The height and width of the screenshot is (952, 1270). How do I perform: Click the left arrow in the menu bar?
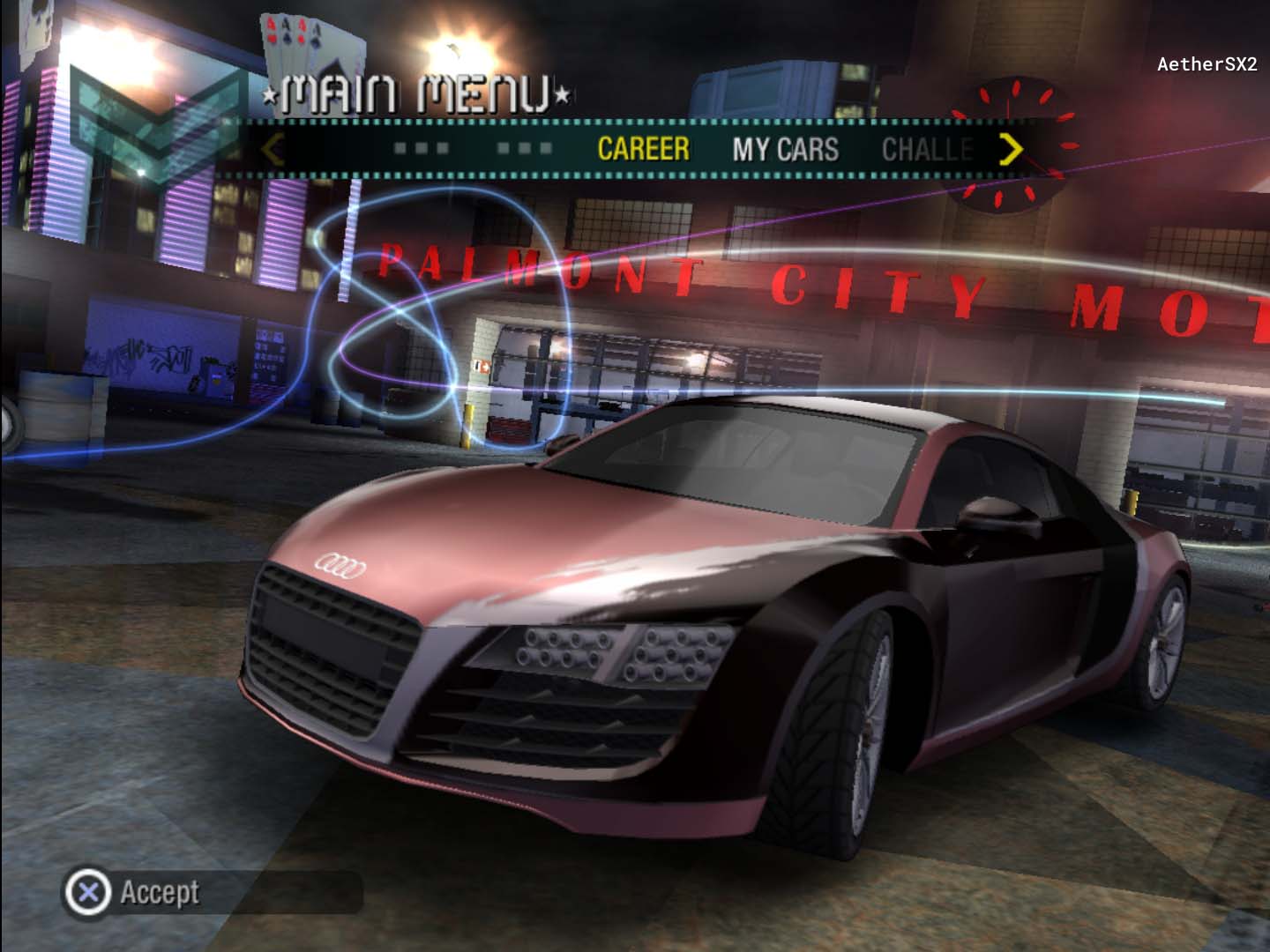pyautogui.click(x=273, y=149)
